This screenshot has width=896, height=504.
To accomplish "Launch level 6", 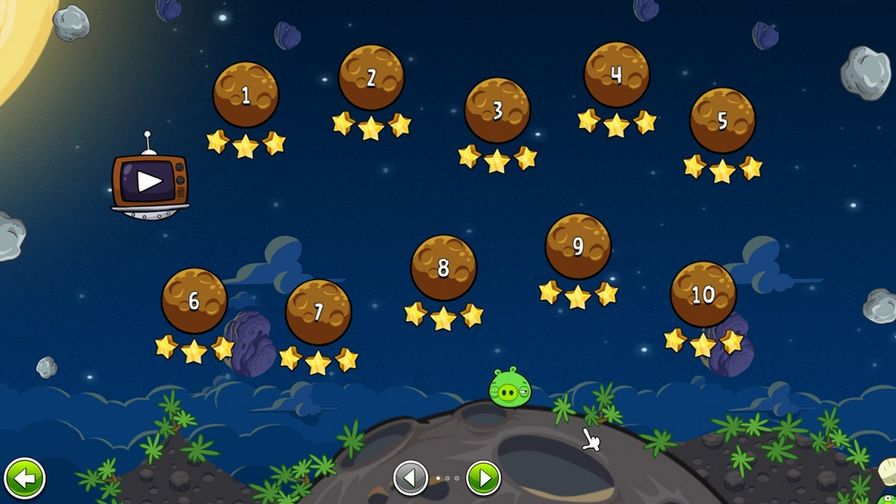I will 194,300.
